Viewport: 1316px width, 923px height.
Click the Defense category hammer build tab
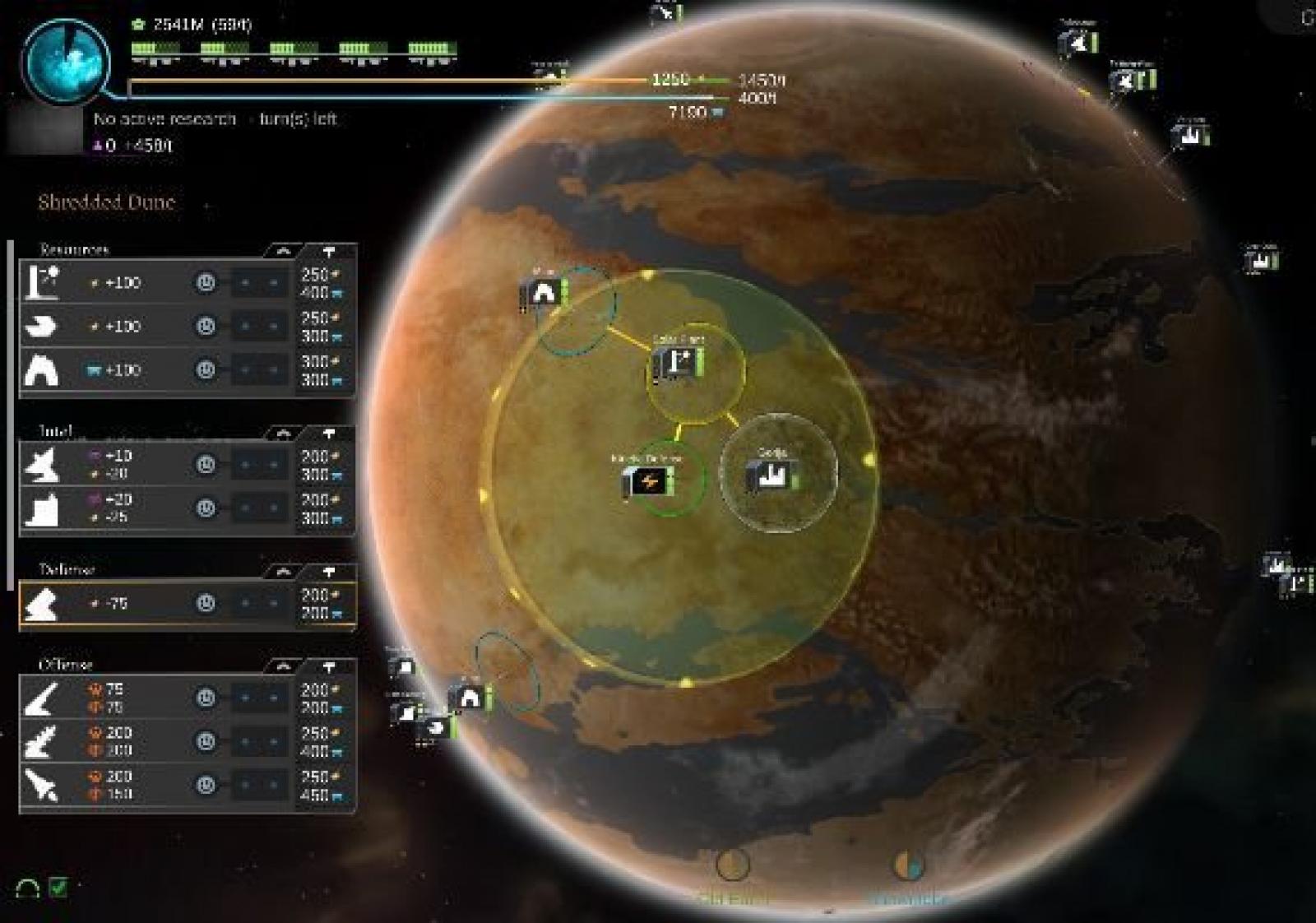pos(329,571)
